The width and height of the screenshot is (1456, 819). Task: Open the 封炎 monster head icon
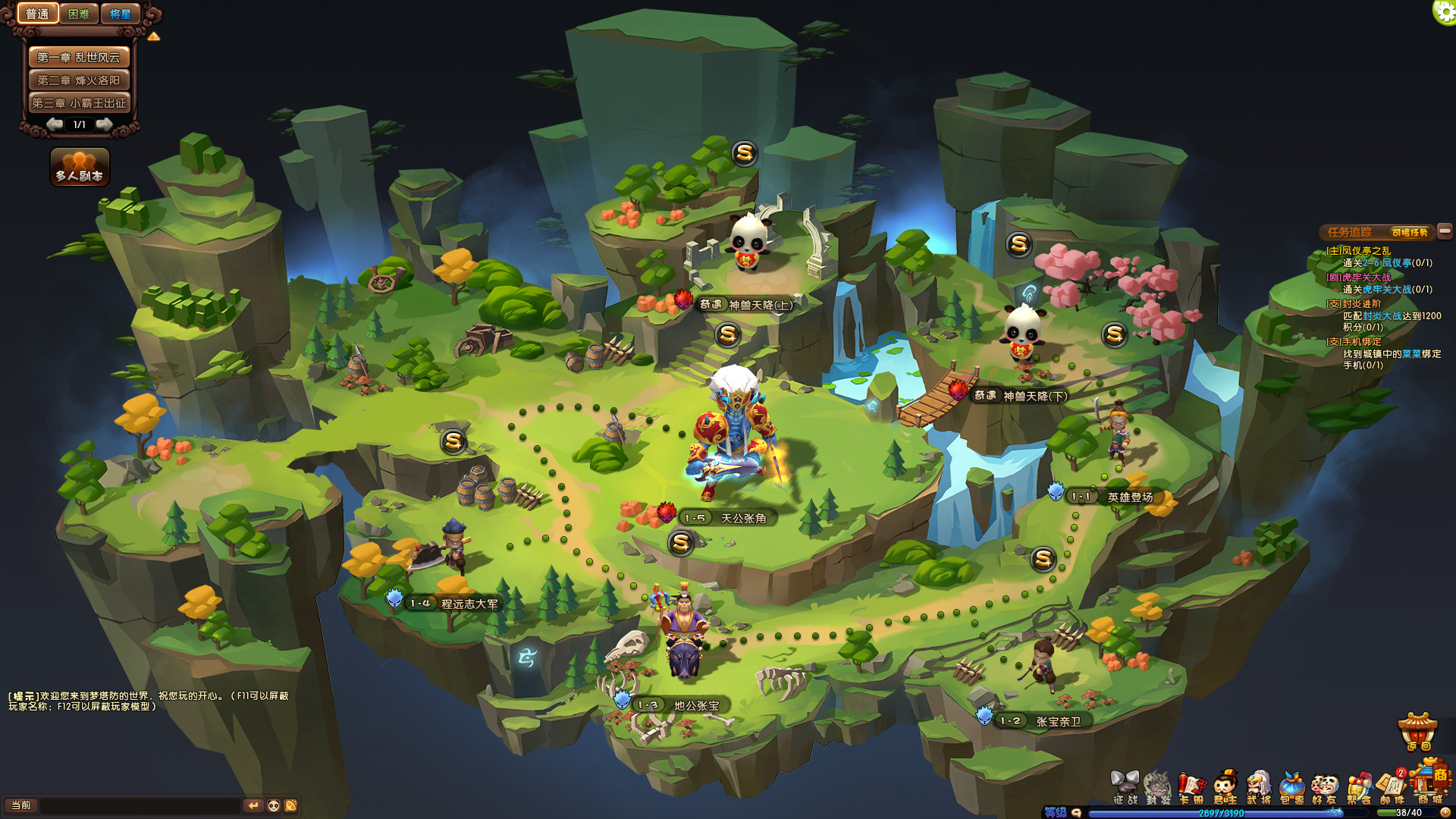pyautogui.click(x=1156, y=785)
